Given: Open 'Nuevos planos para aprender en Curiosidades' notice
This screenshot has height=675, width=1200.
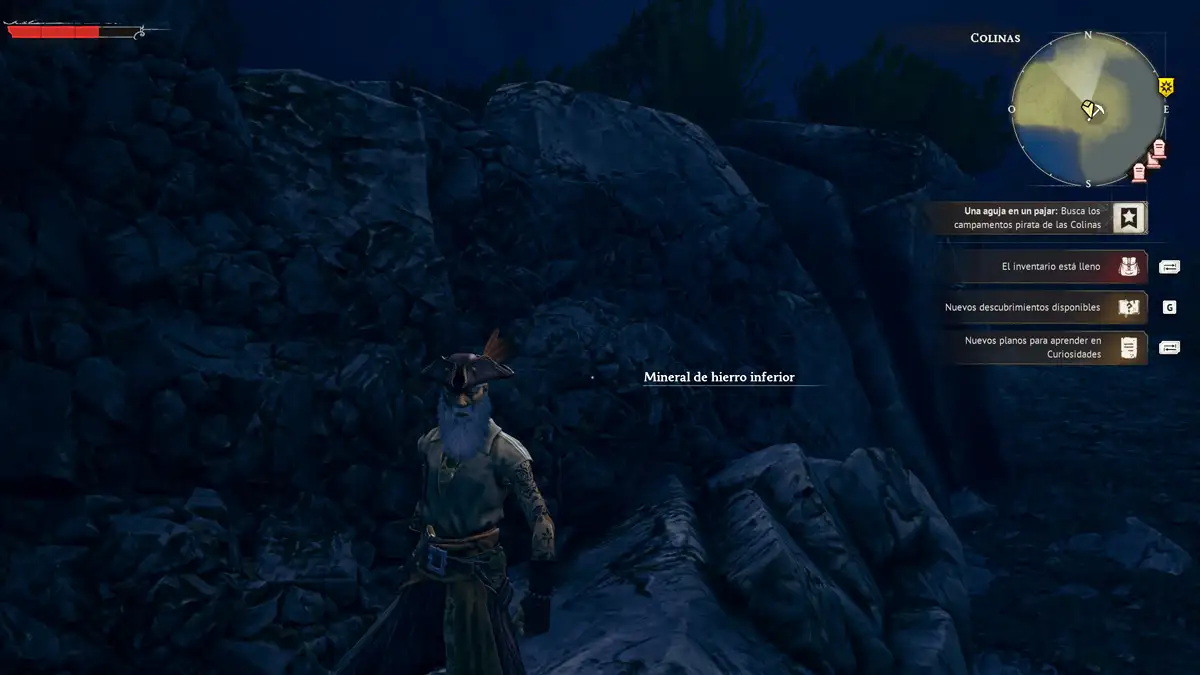Looking at the screenshot, I should (1032, 347).
